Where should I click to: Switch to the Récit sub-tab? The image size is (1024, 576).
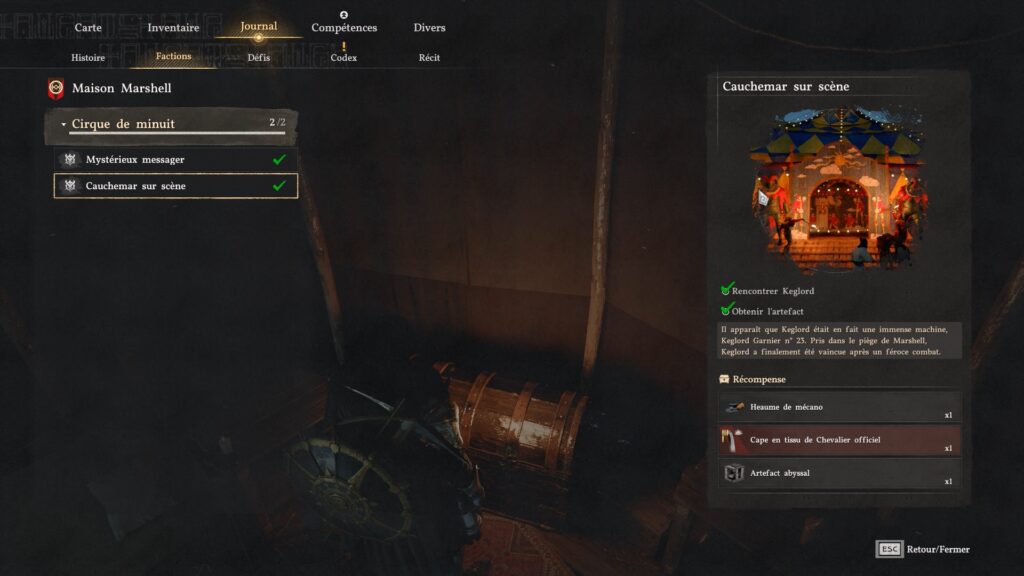pos(429,58)
